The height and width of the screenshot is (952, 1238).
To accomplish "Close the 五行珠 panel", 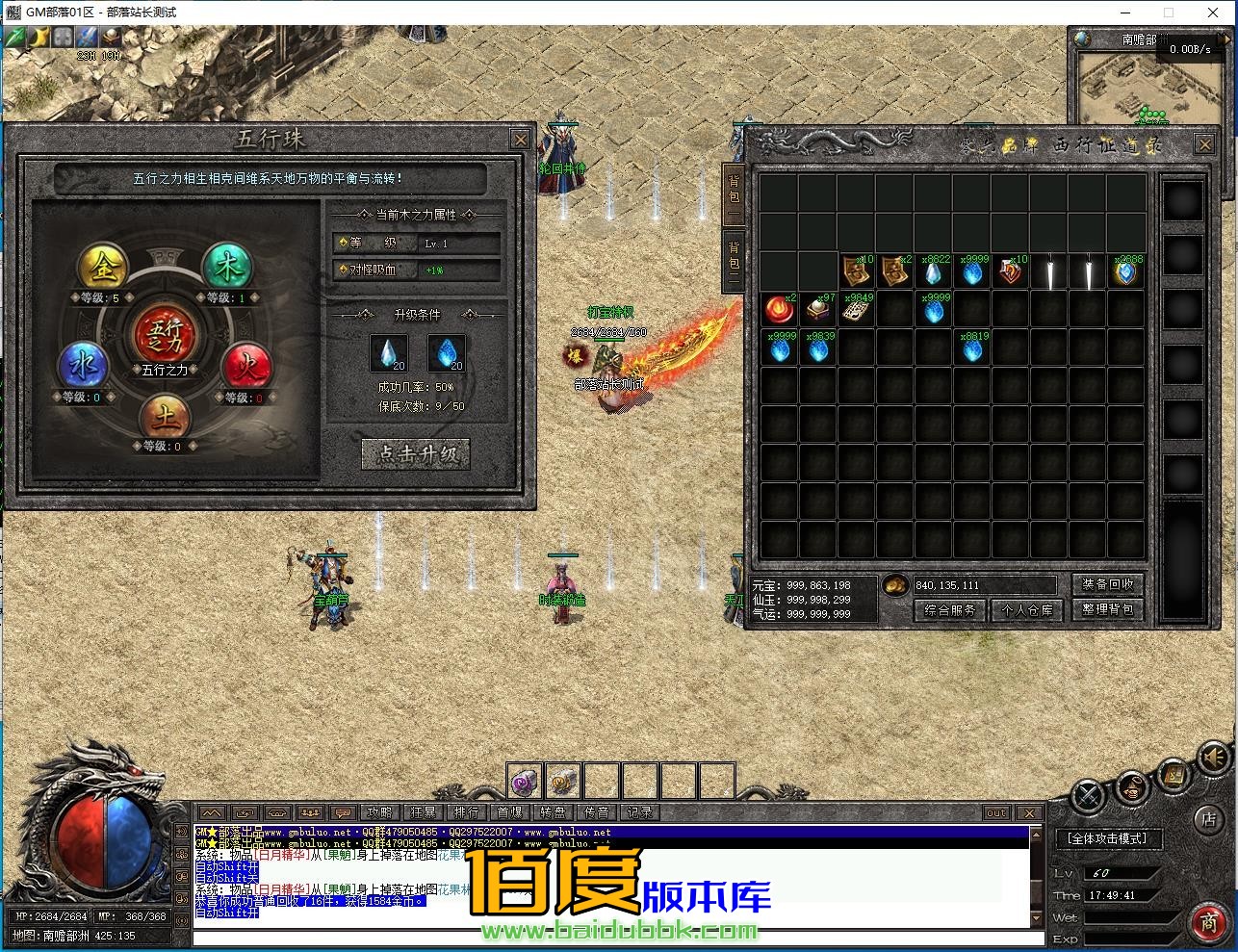I will [x=520, y=140].
